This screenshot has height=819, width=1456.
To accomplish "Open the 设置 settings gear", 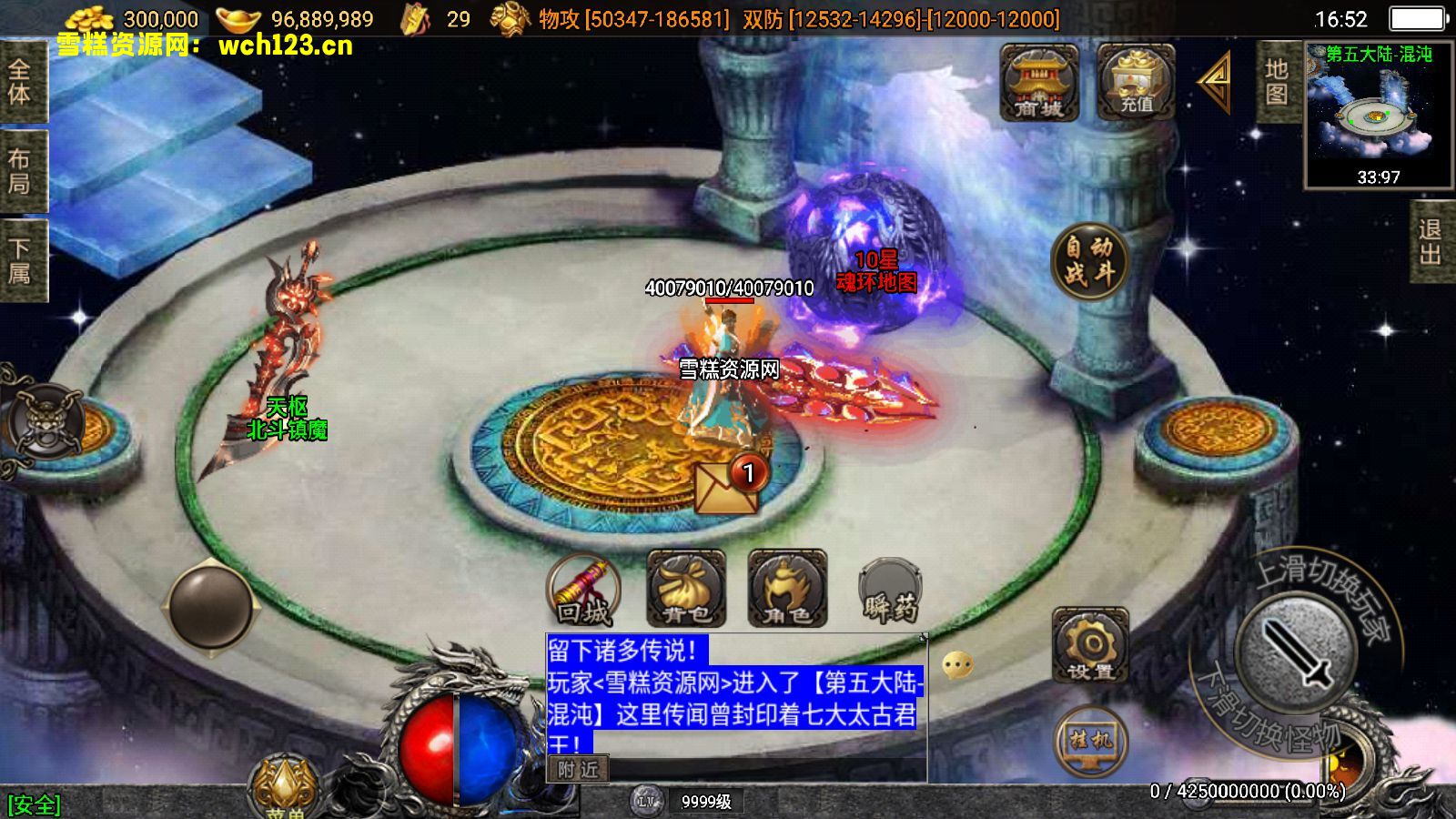I will point(1090,645).
